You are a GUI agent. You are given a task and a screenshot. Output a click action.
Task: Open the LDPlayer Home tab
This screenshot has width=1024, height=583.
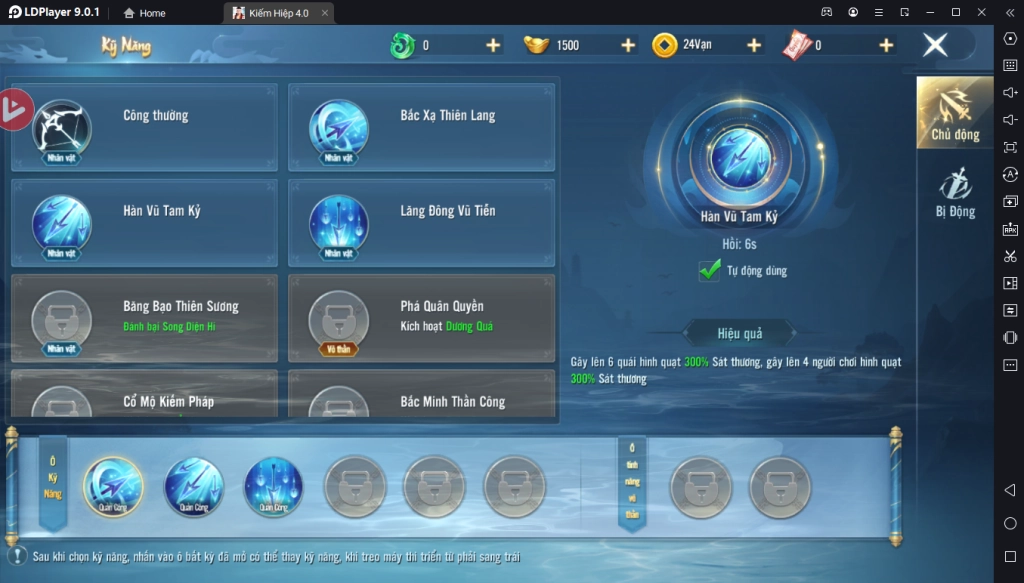tap(145, 13)
